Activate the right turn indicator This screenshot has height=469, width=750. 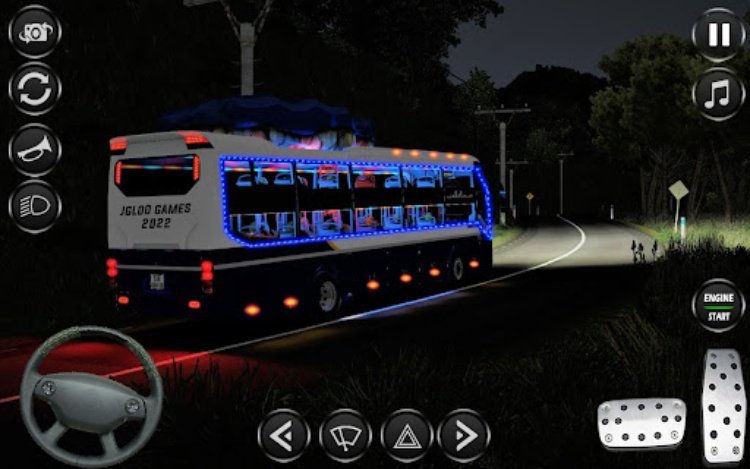(464, 435)
